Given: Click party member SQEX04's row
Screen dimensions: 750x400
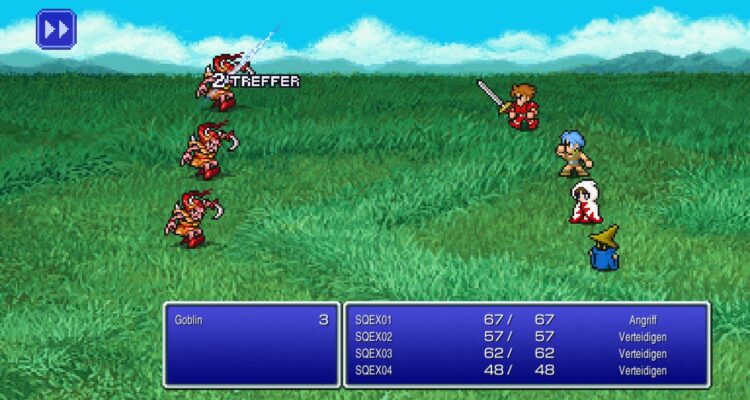Looking at the screenshot, I should pyautogui.click(x=525, y=370).
